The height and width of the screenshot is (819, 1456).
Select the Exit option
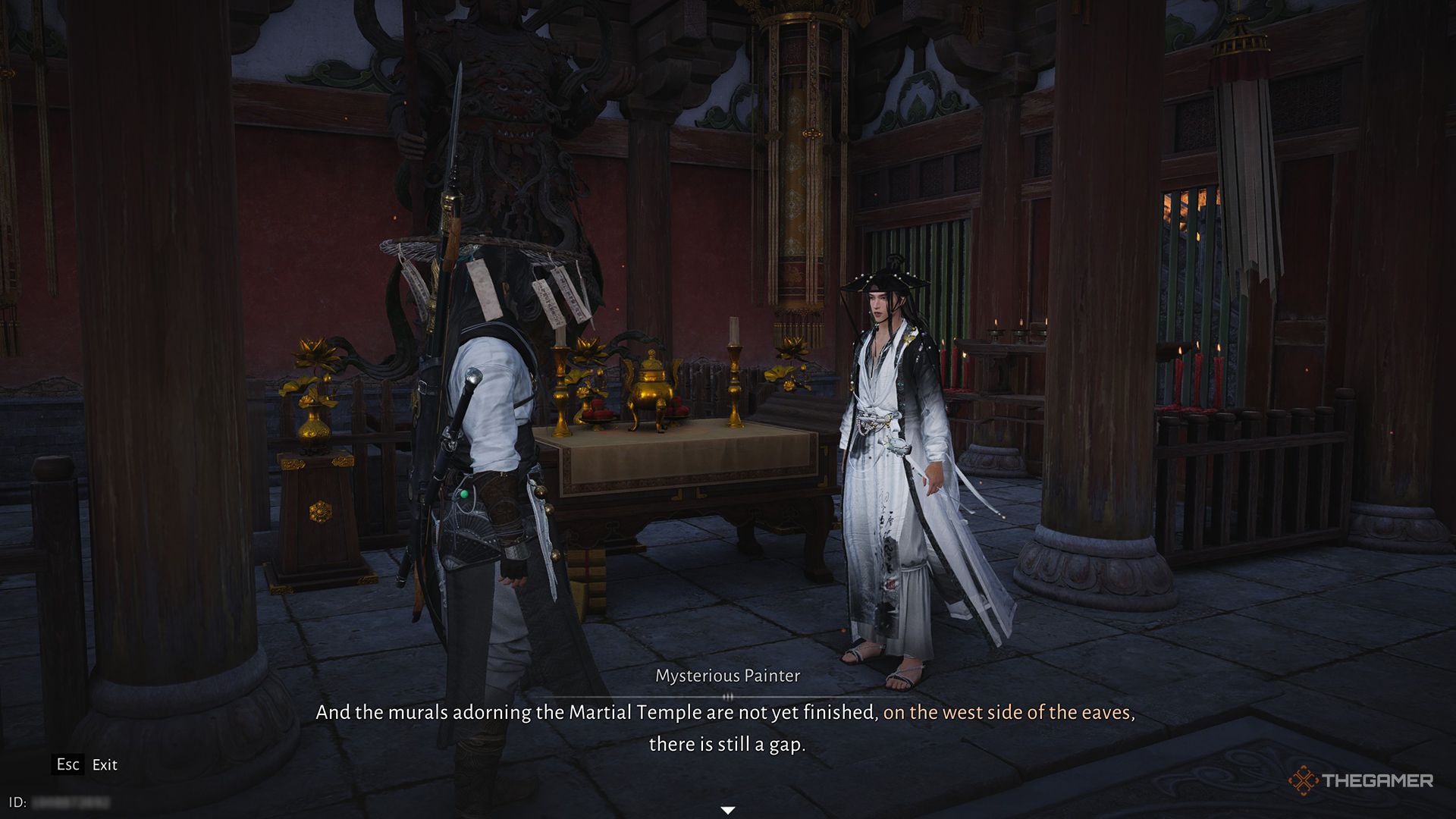[x=104, y=765]
